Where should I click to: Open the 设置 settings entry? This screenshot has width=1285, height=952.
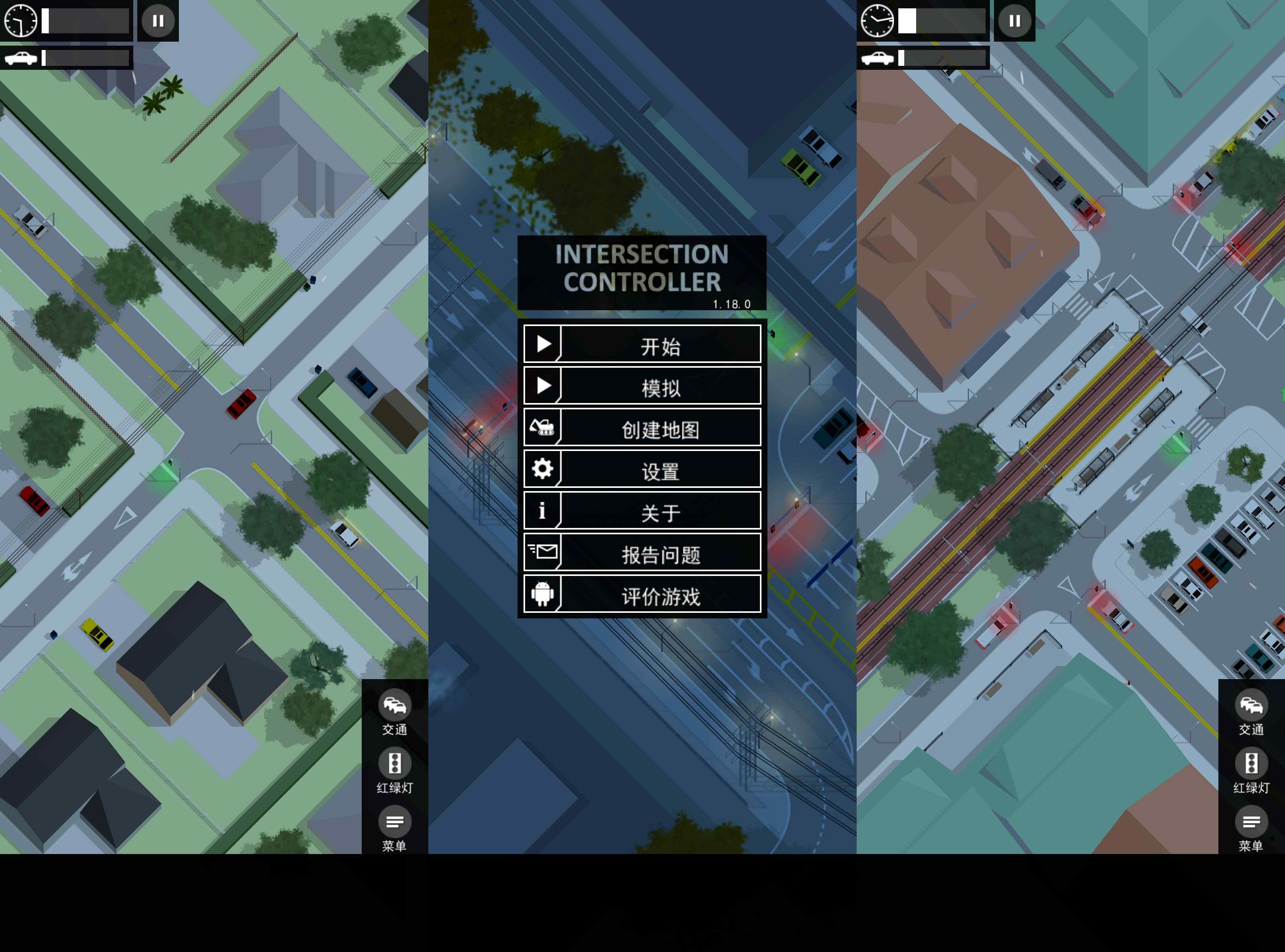pyautogui.click(x=642, y=470)
